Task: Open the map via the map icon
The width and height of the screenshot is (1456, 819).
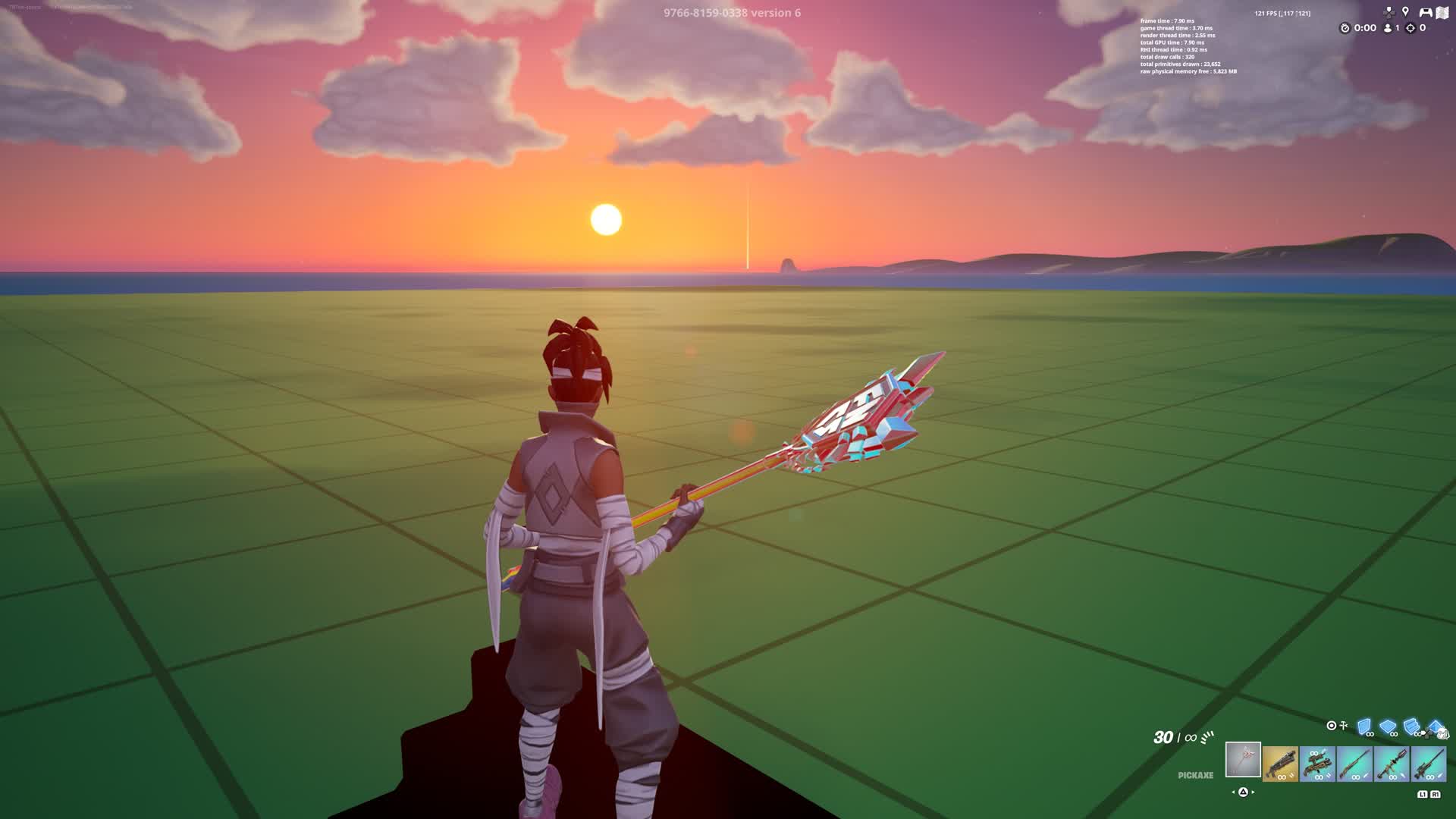Action: (x=1442, y=12)
